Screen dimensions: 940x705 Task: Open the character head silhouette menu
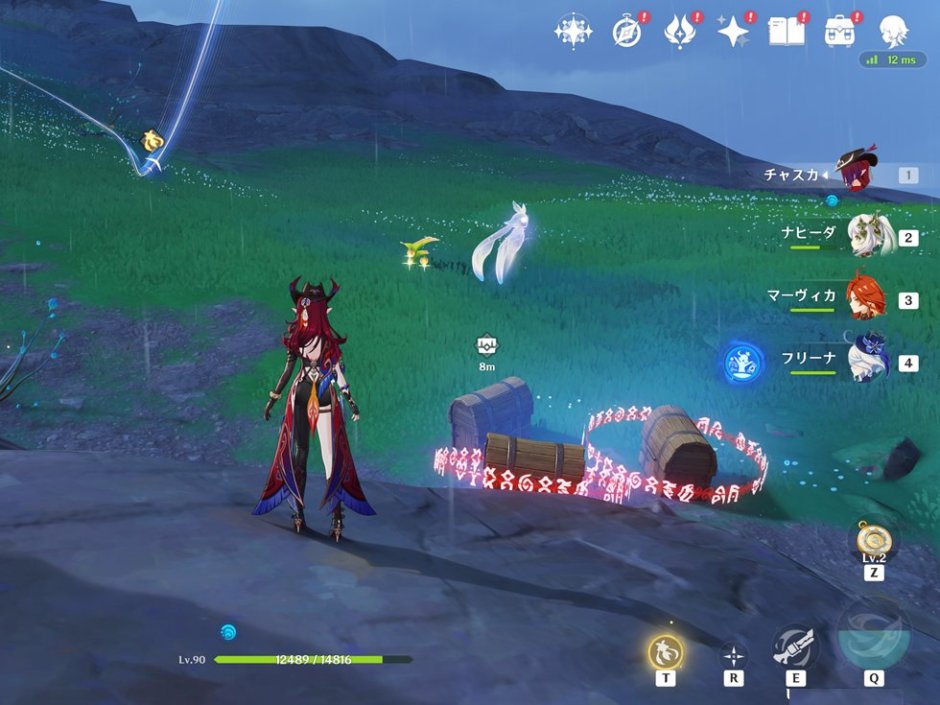892,31
